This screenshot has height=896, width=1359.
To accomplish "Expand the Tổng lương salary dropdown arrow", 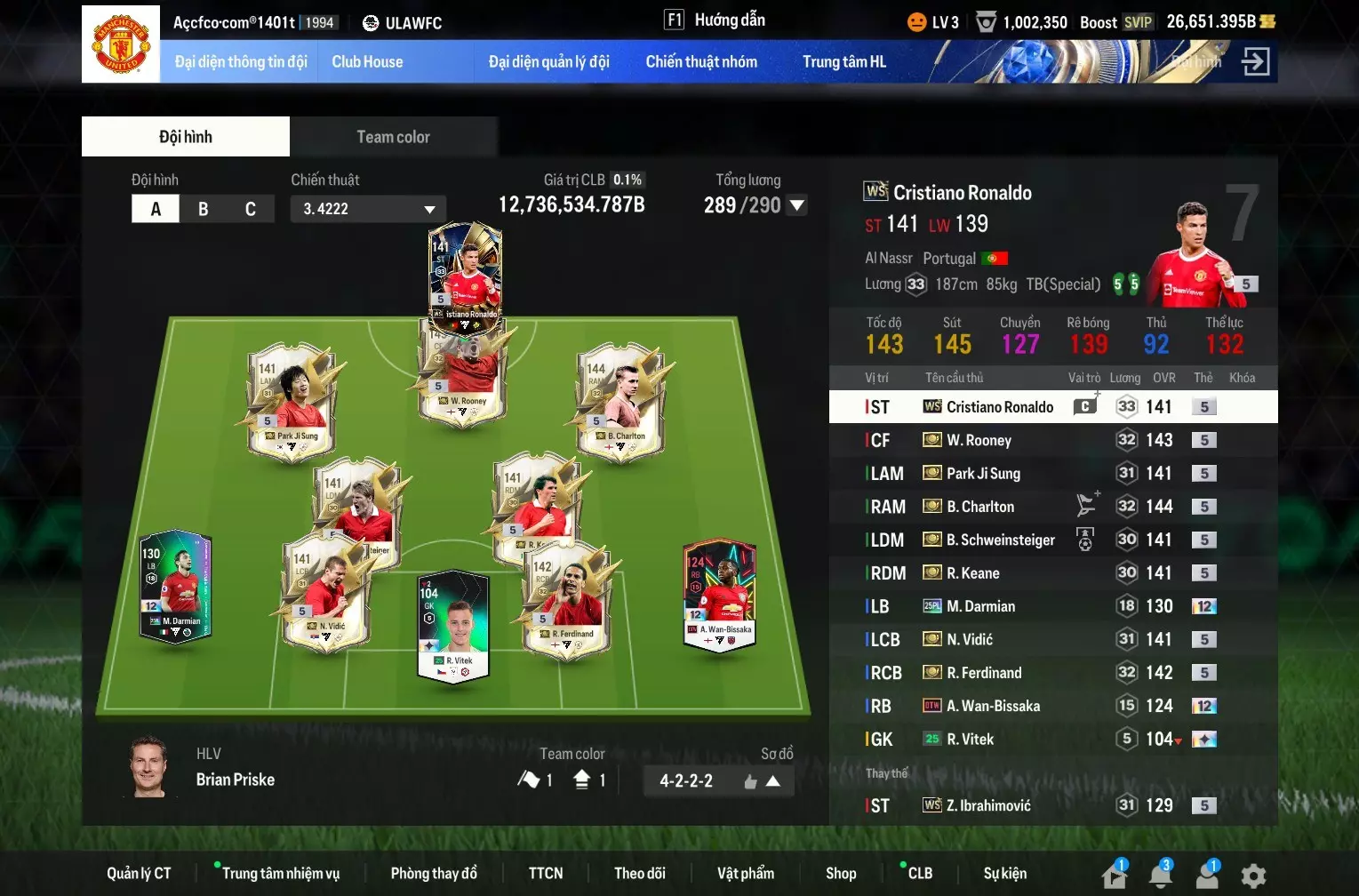I will click(797, 205).
